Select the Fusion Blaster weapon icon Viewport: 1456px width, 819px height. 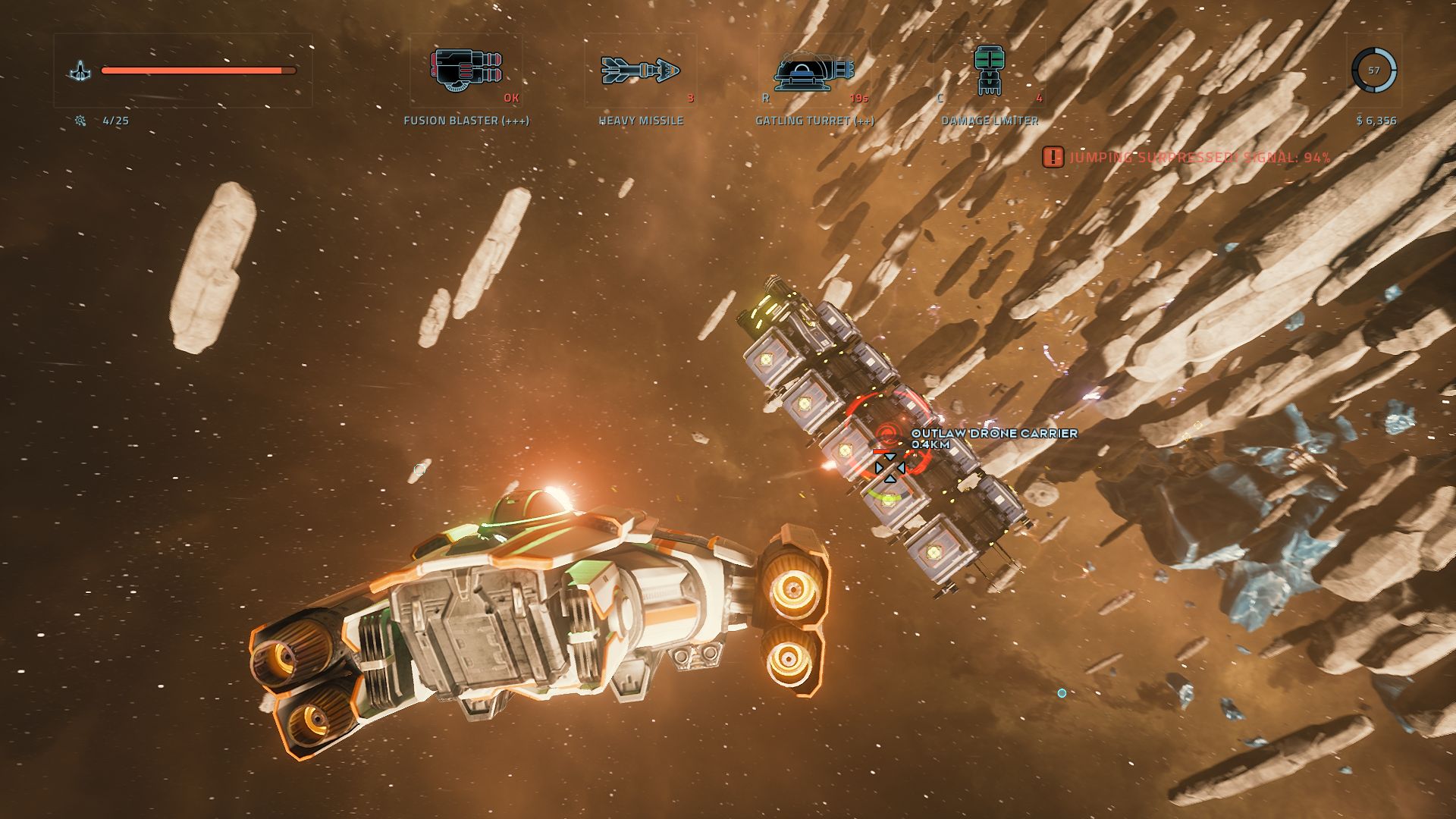point(466,71)
